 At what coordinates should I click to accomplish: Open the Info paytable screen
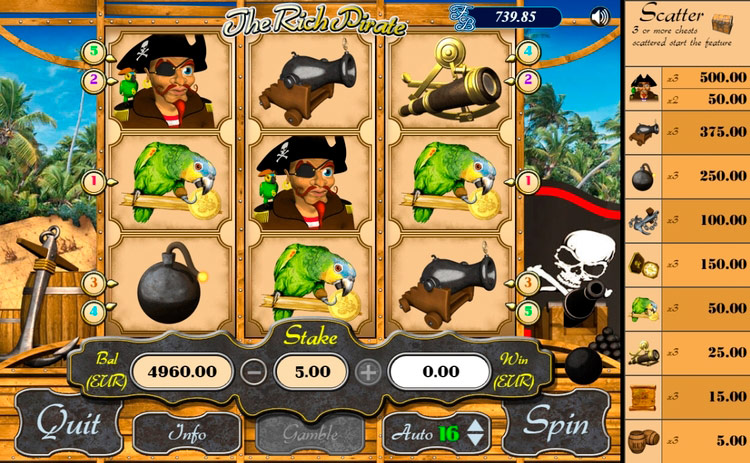[186, 434]
